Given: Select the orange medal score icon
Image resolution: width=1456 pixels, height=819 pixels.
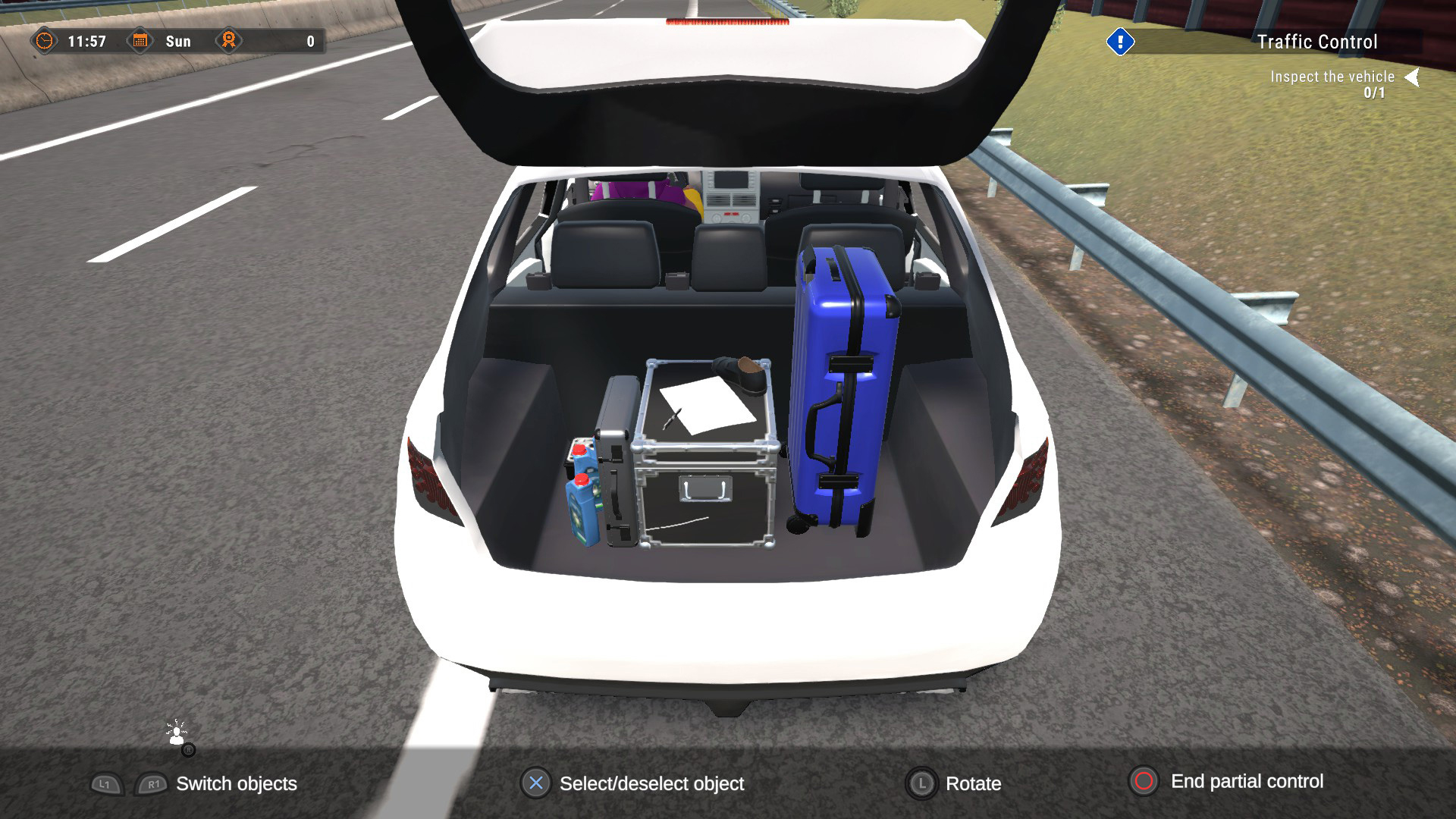Looking at the screenshot, I should point(227,41).
